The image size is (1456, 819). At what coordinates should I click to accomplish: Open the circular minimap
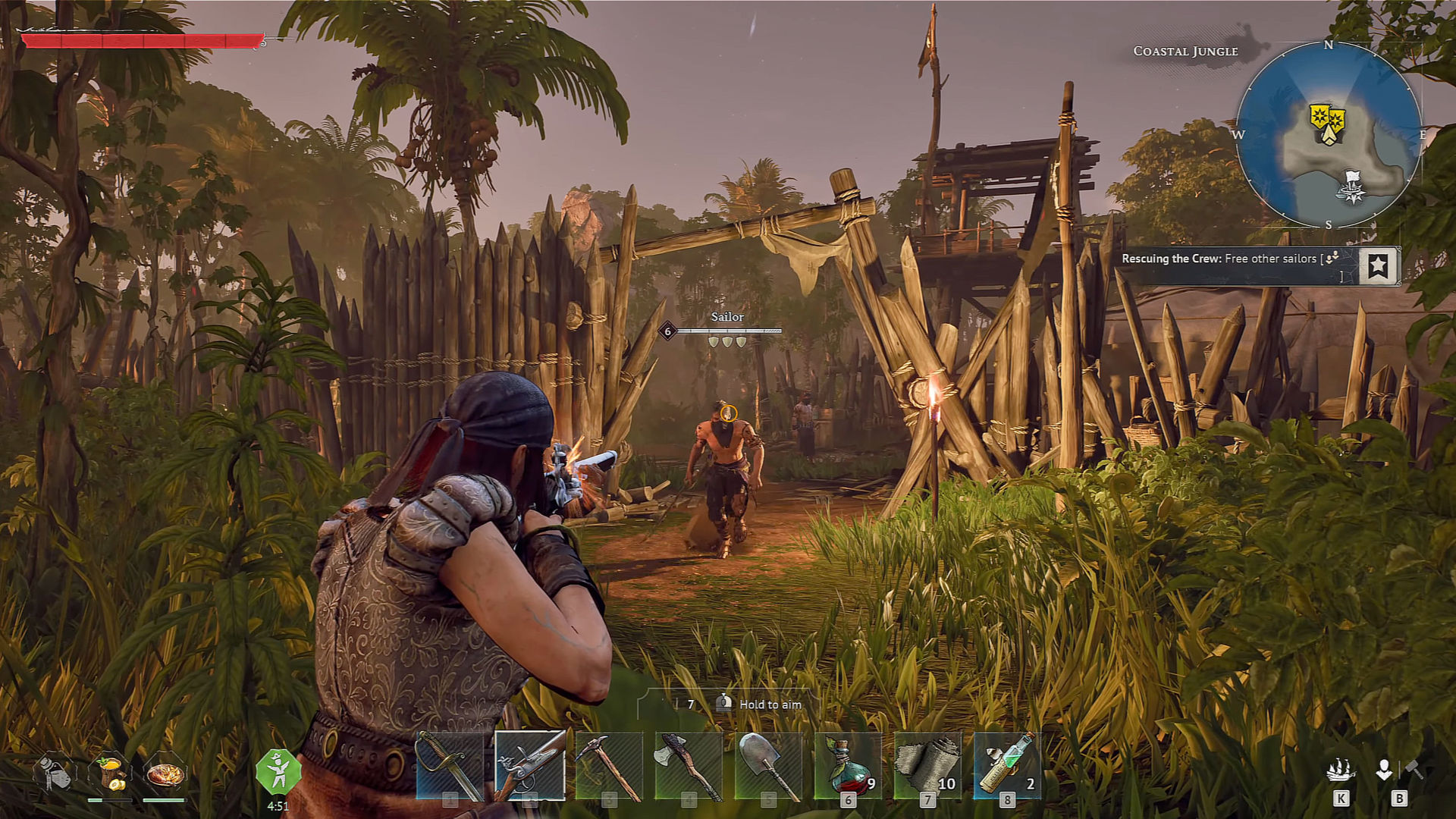coord(1329,135)
